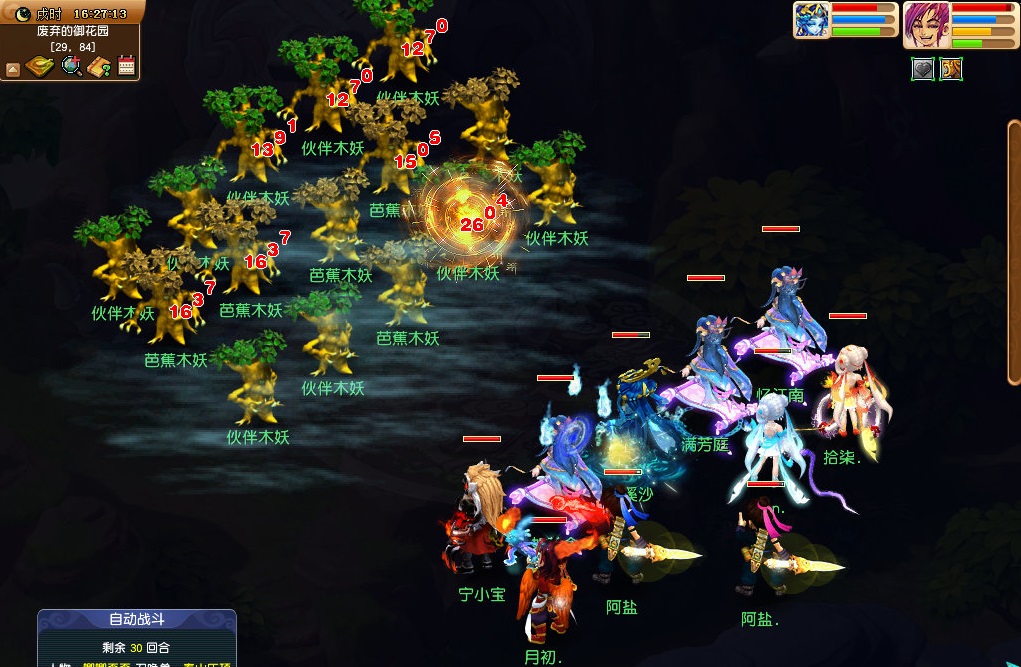The height and width of the screenshot is (667, 1021).
Task: Click the golden dragon buff icon
Action: [x=950, y=69]
